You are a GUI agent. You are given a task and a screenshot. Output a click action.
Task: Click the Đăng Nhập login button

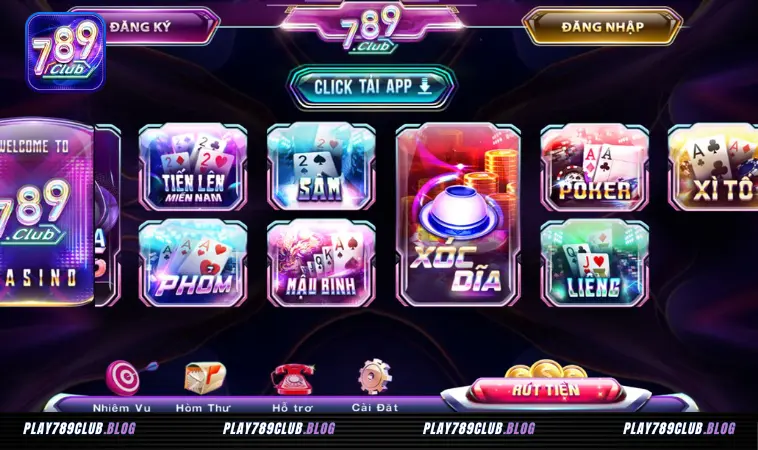601,27
